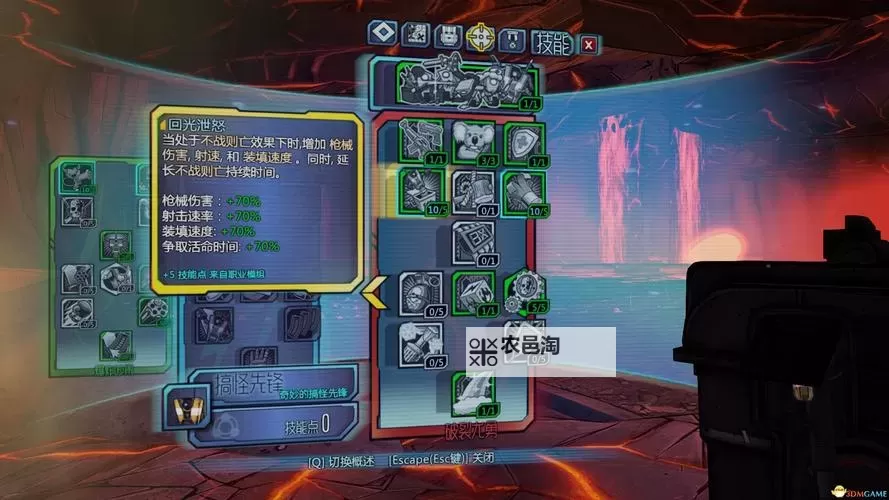
Task: Select the shield with cross skill
Action: (x=521, y=141)
